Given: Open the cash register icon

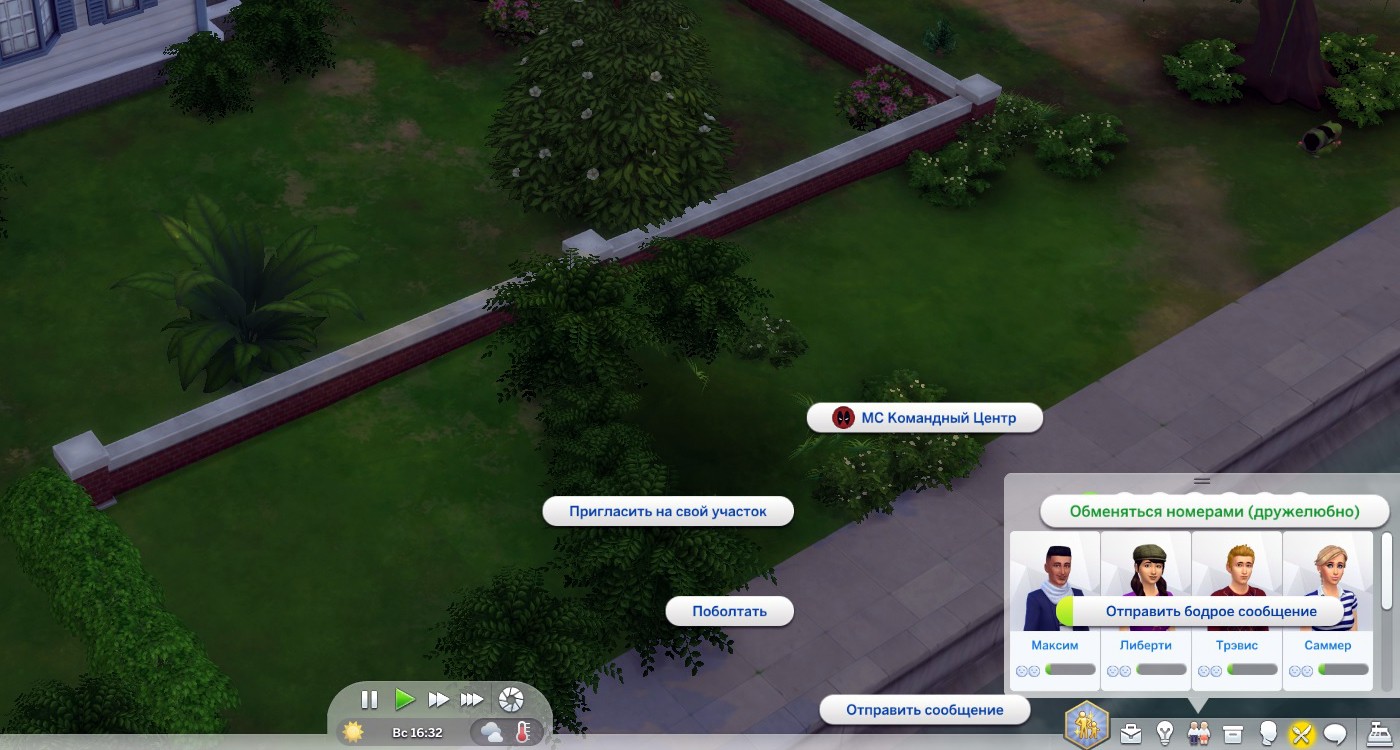Looking at the screenshot, I should (1382, 733).
